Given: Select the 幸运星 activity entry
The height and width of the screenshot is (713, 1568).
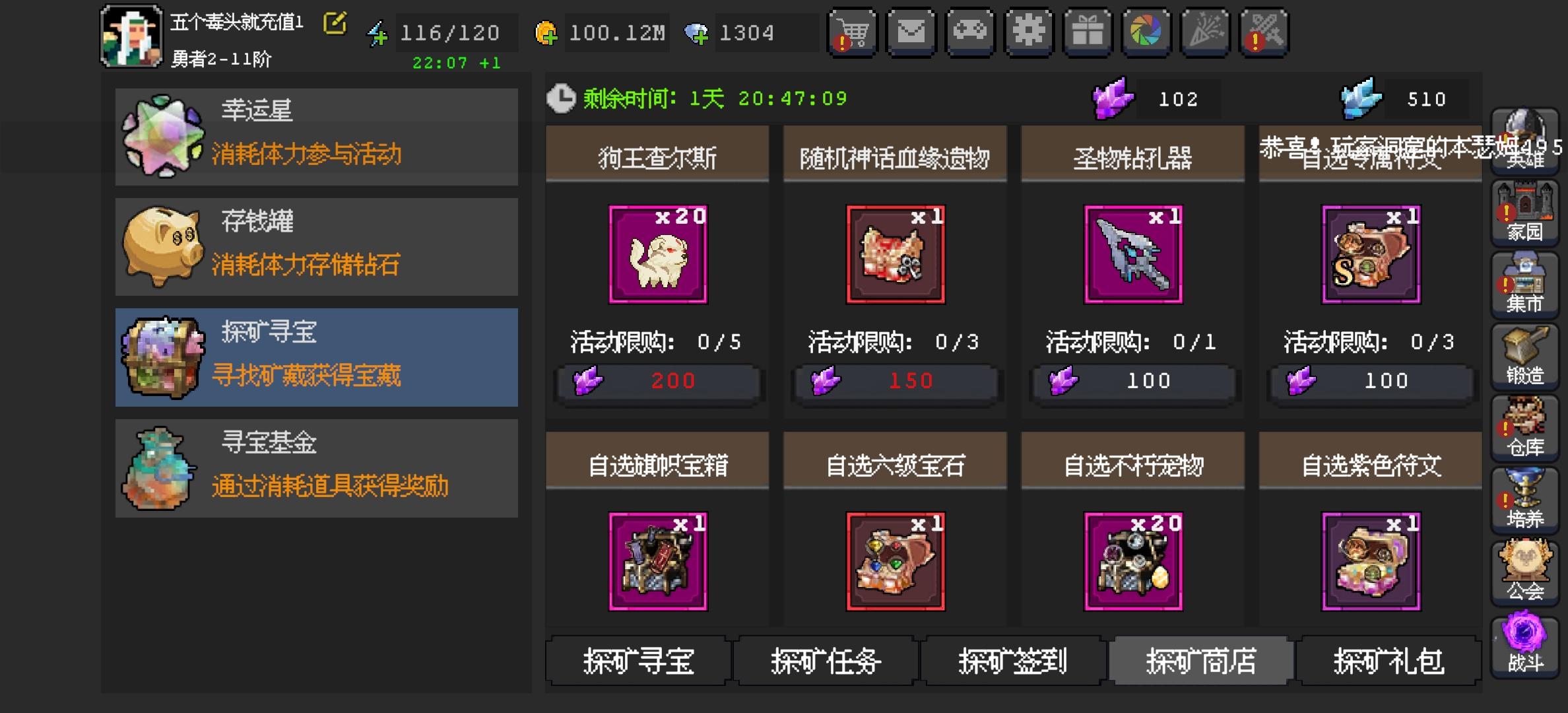Looking at the screenshot, I should (x=317, y=135).
